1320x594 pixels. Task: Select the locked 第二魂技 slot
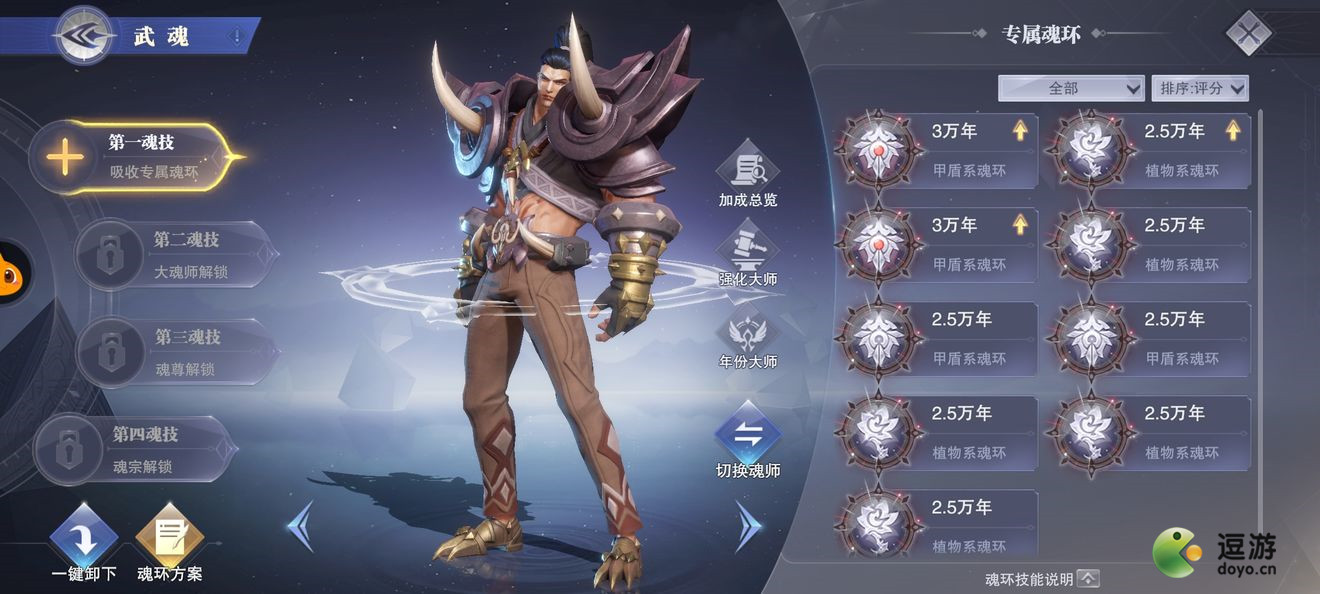[177, 254]
